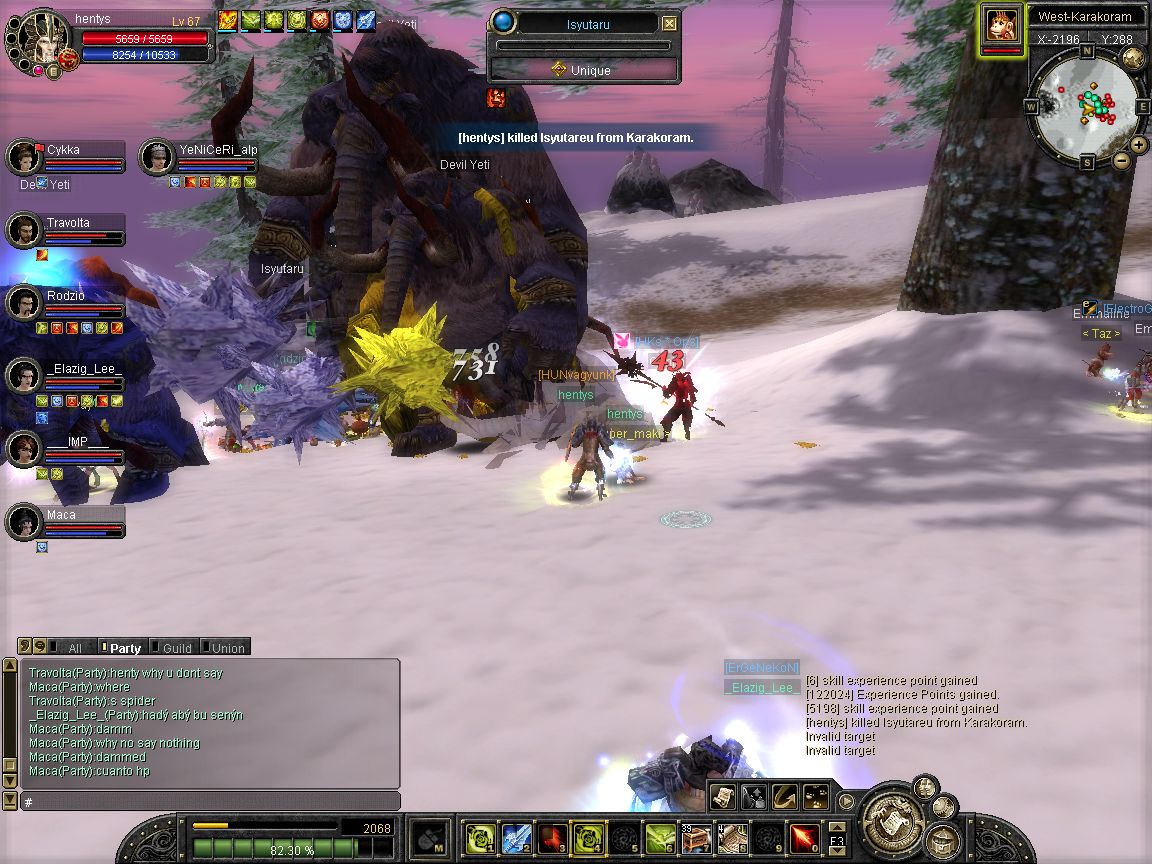
Task: Use the treasure chest item in slot 7
Action: click(x=696, y=837)
